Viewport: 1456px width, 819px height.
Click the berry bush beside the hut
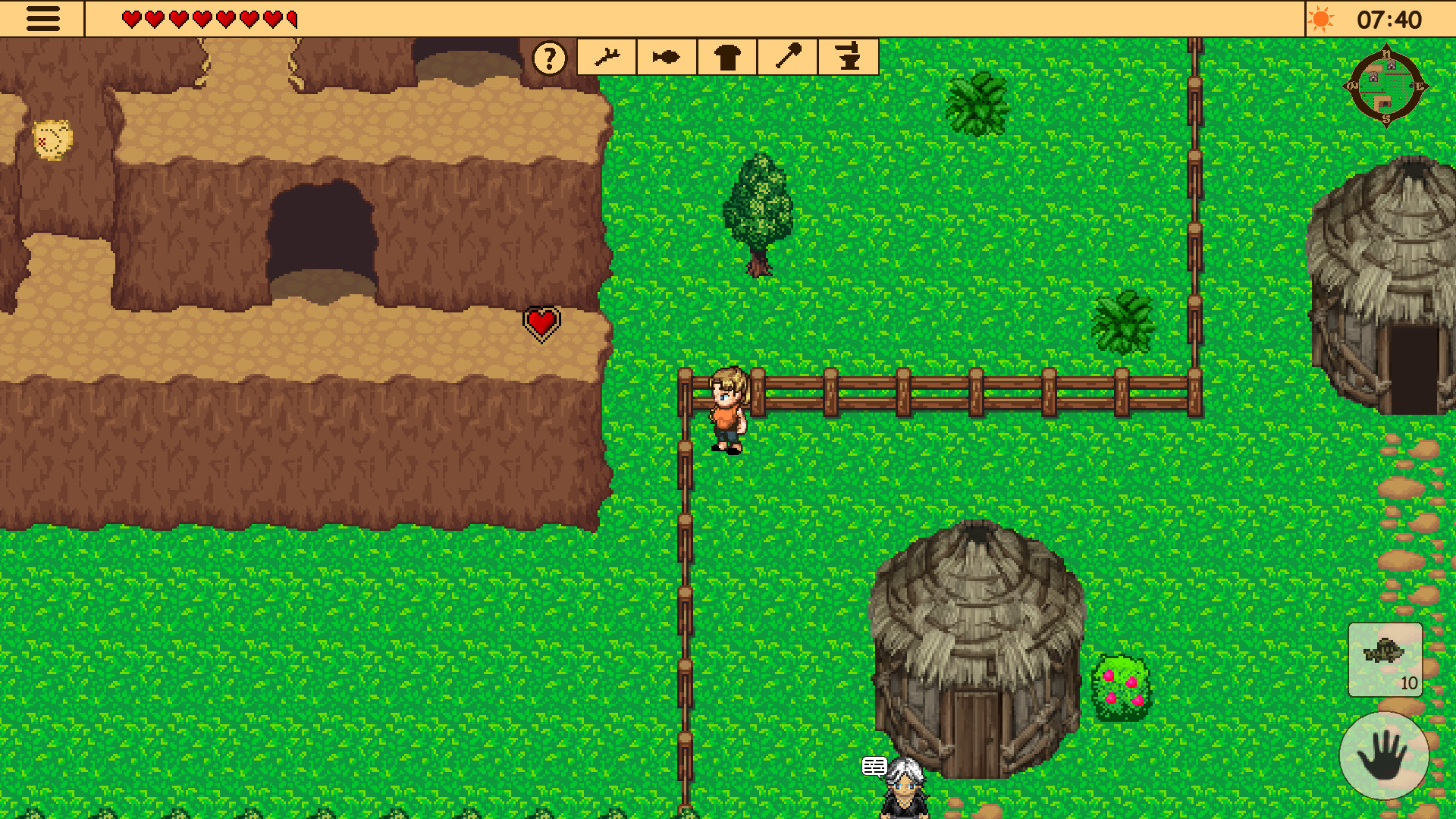pyautogui.click(x=1122, y=686)
